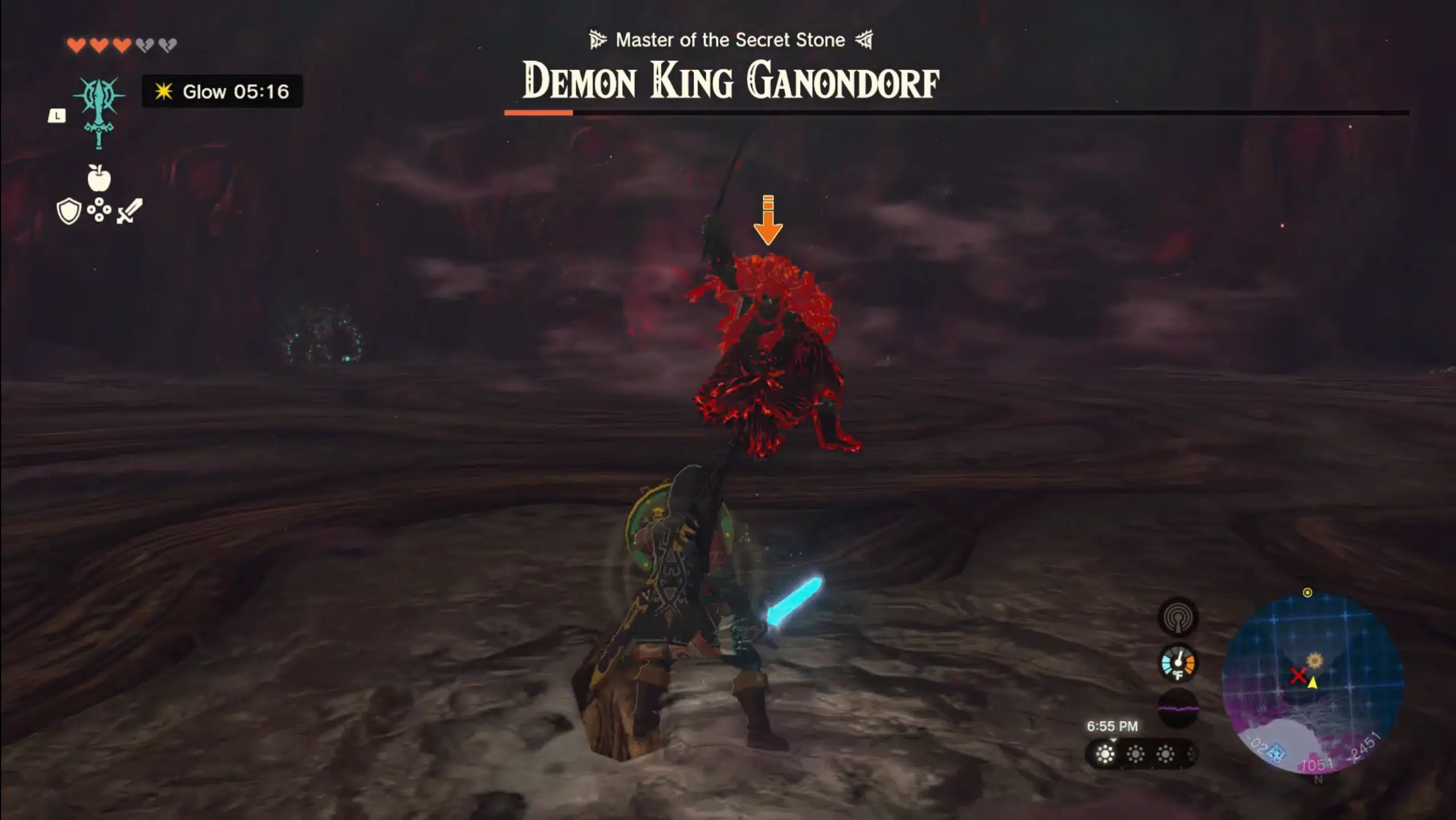This screenshot has height=820, width=1456.
Task: Select the Fahrenheit temperature gauge icon
Action: (1177, 662)
